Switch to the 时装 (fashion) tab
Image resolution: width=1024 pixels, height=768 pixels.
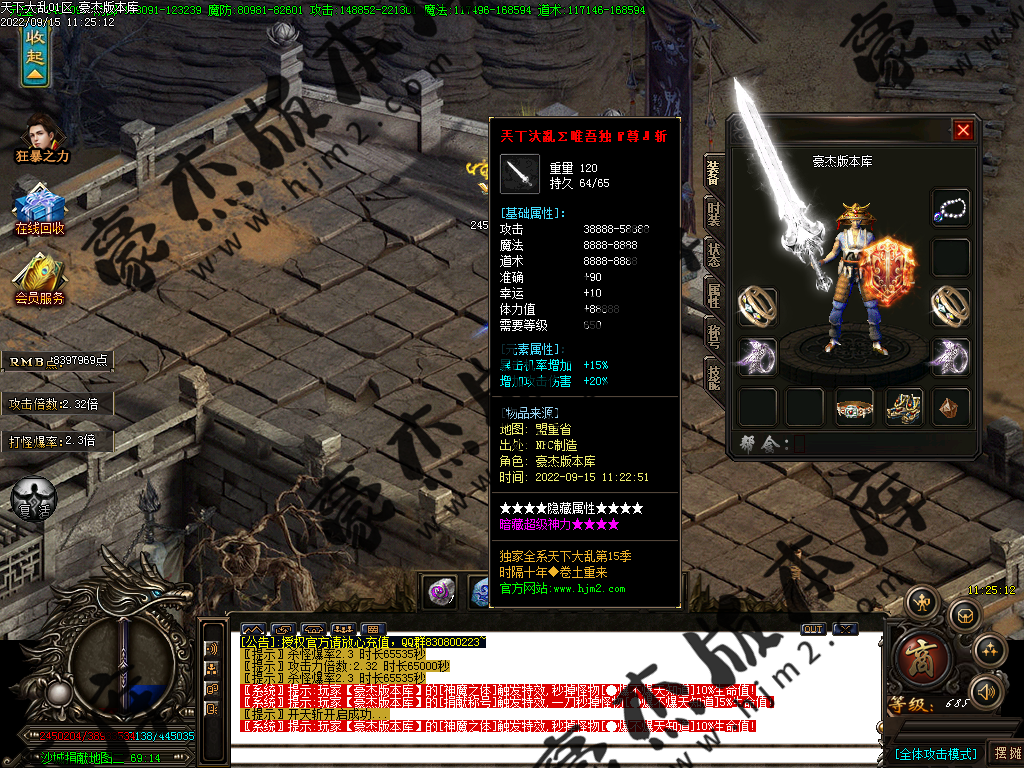713,212
